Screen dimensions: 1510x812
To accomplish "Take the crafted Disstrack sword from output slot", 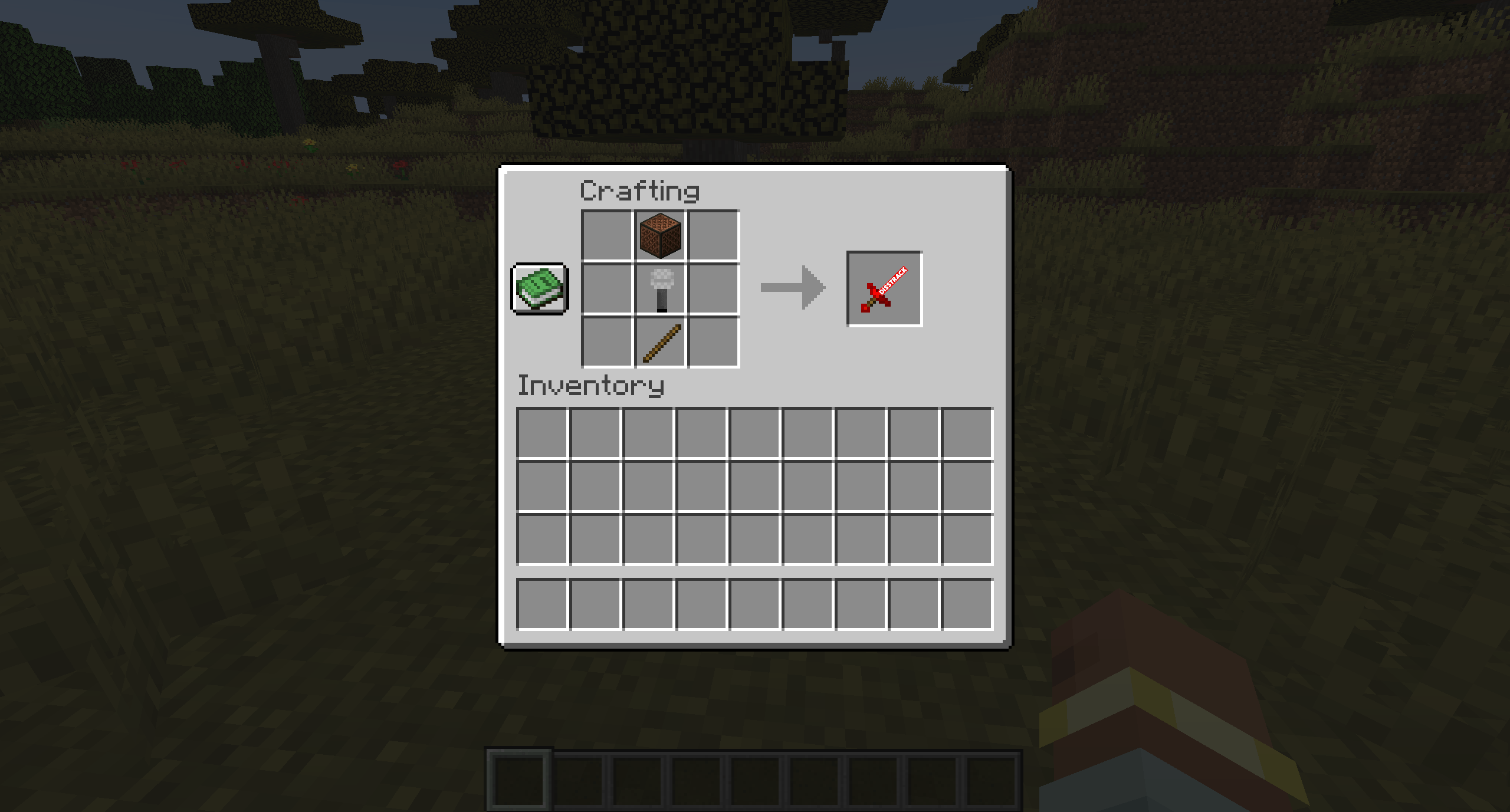I will click(x=883, y=288).
